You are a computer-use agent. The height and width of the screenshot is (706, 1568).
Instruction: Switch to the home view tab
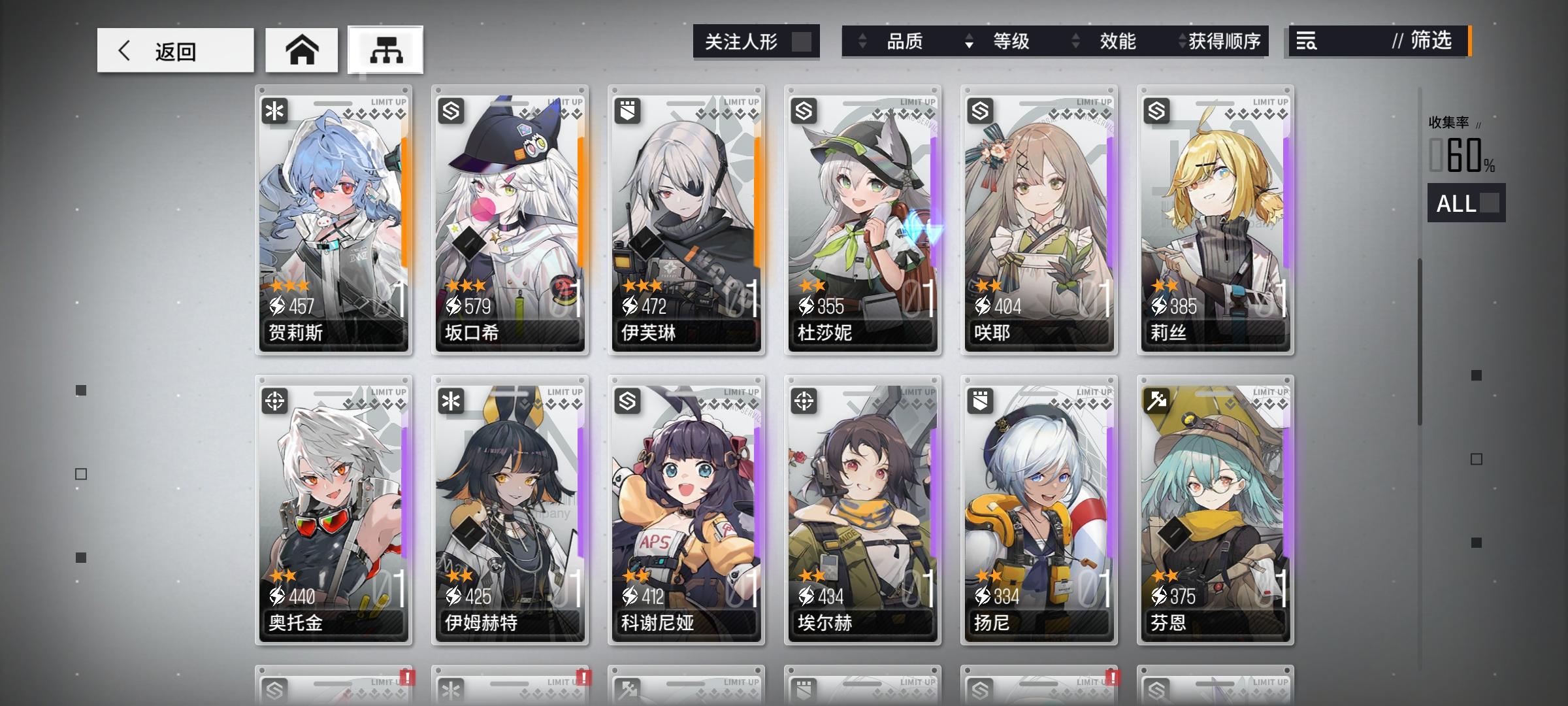pyautogui.click(x=301, y=48)
